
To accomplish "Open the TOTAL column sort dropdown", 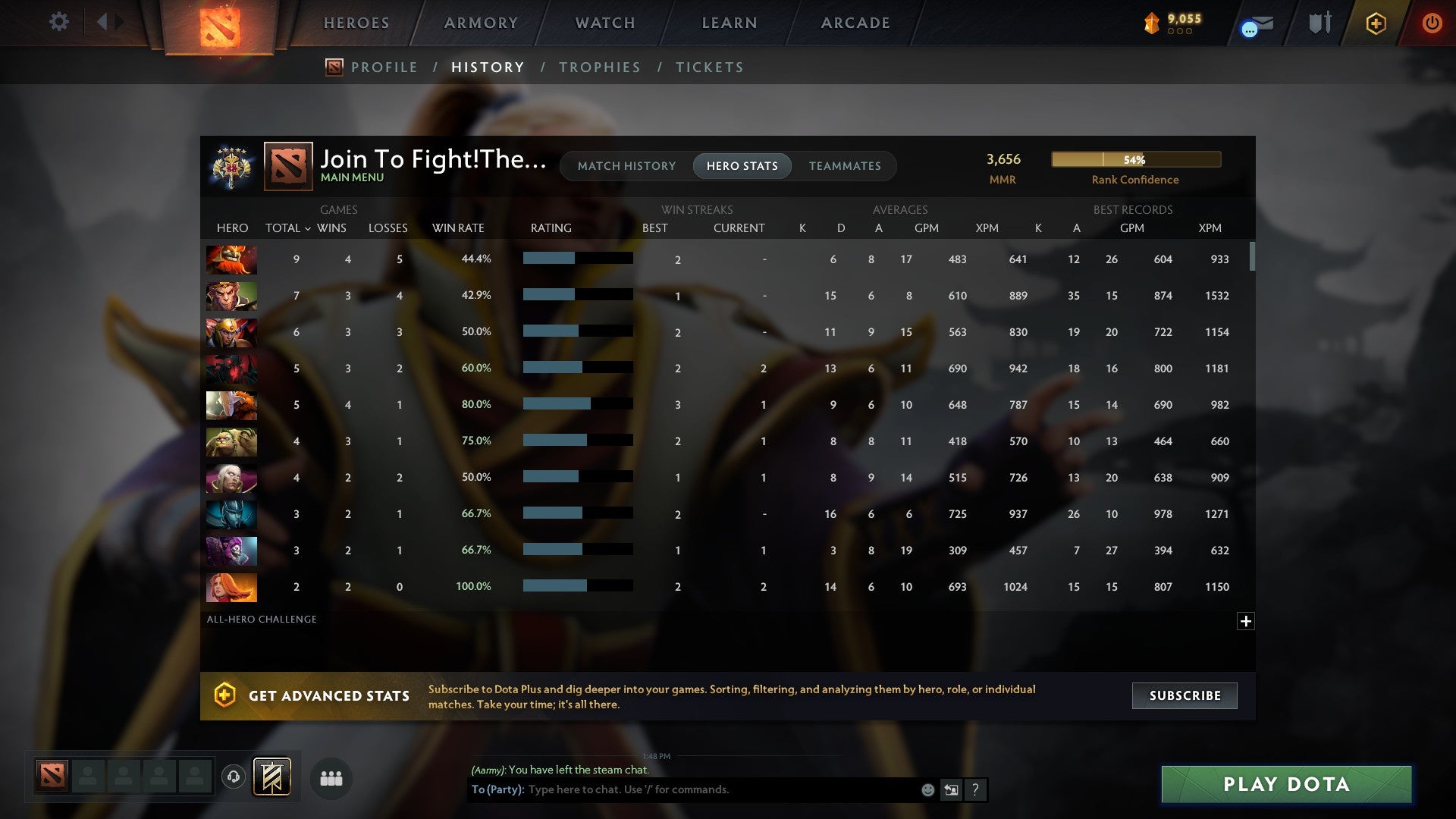I will [288, 227].
